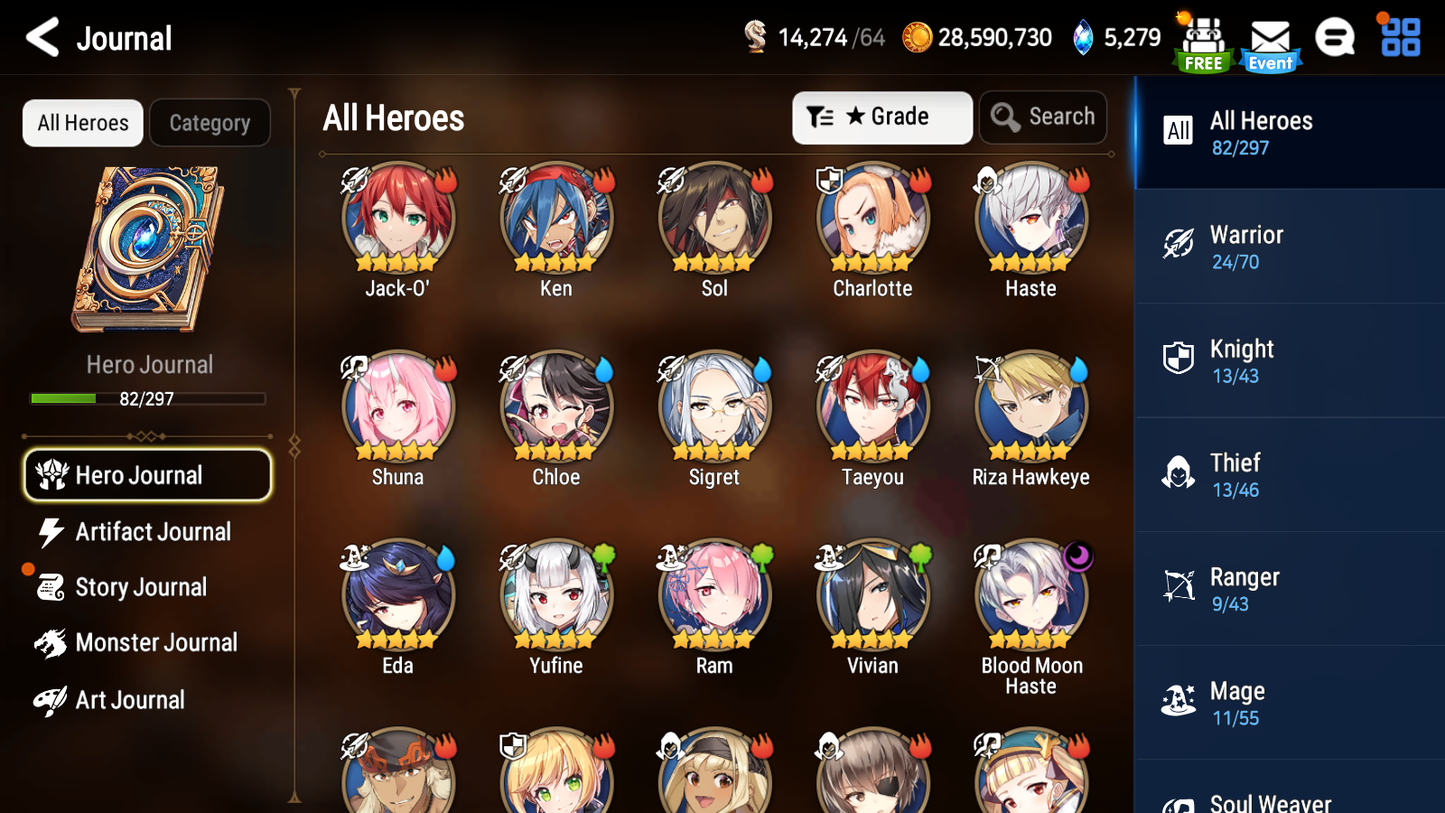
Task: Select the Knight class filter icon
Action: click(x=1179, y=359)
